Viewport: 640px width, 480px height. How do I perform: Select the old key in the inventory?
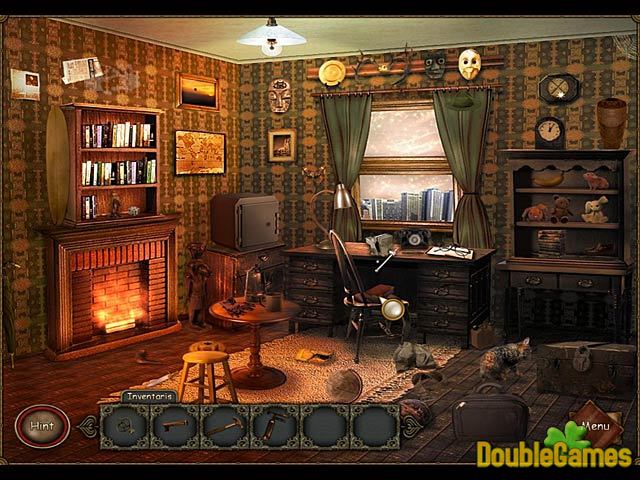174,426
